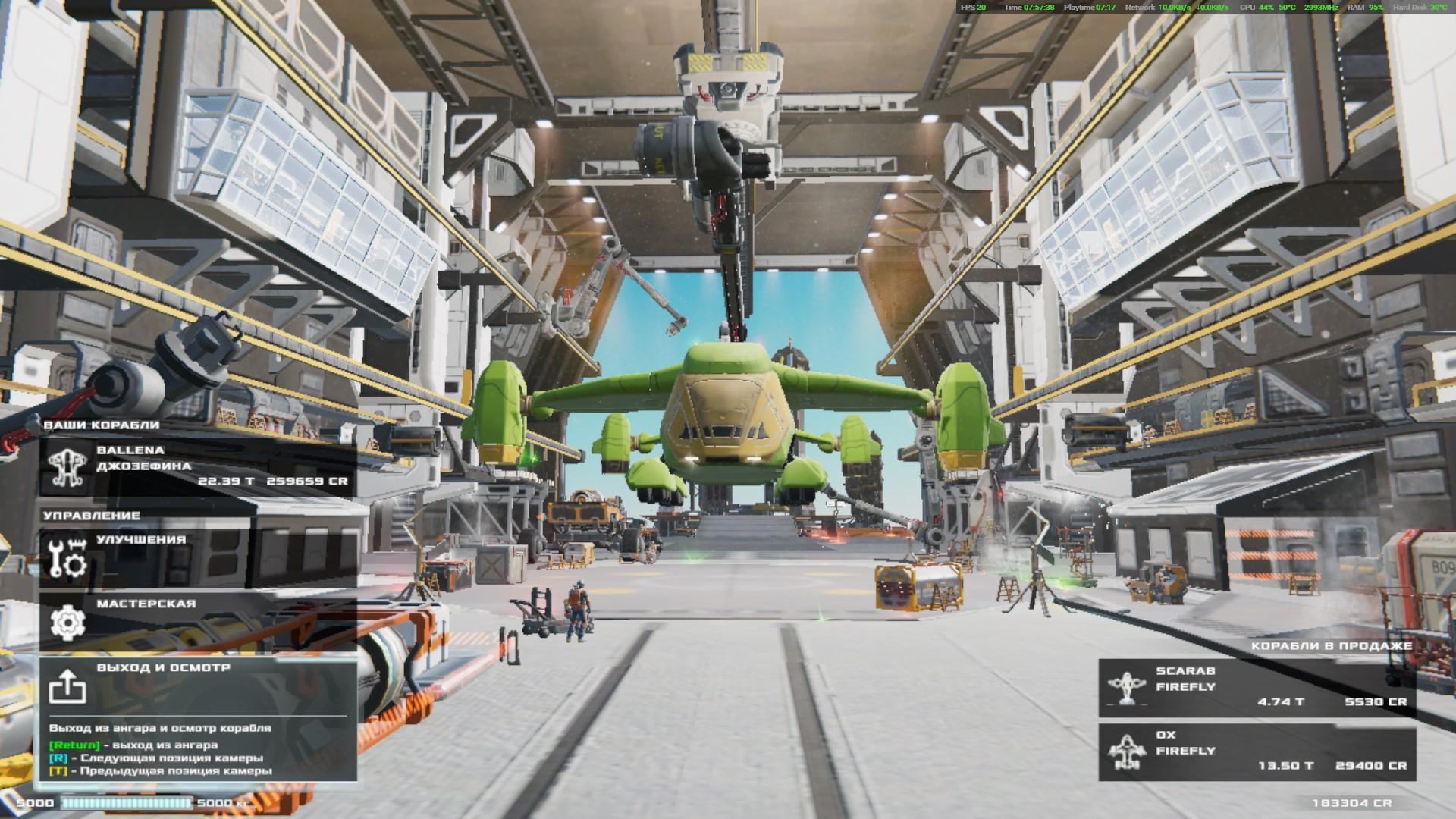1456x819 pixels.
Task: Select the Scarab Firefly ship for sale
Action: pos(1257,687)
